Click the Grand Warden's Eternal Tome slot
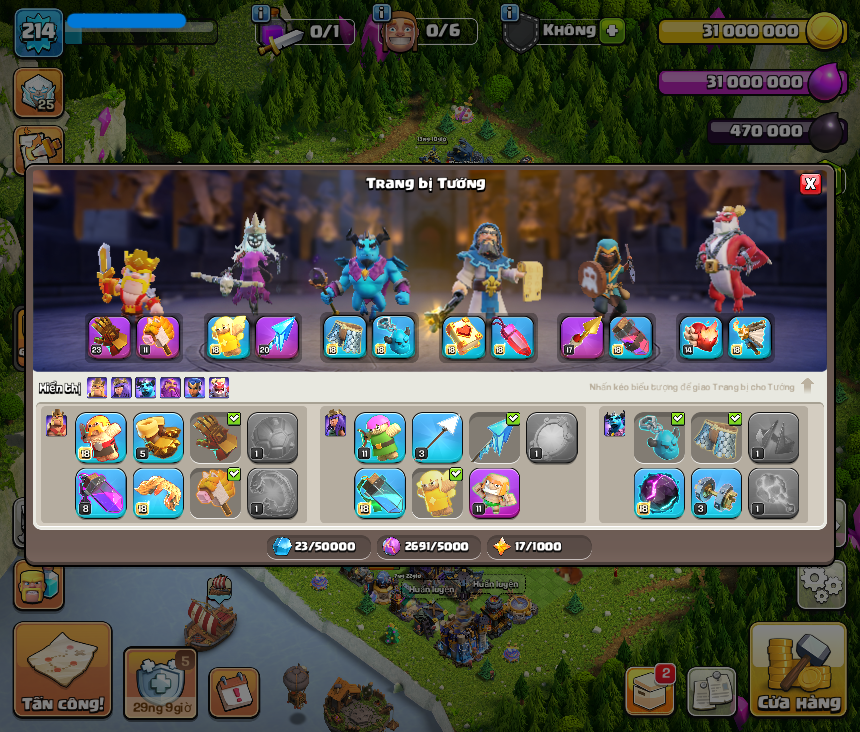 [463, 337]
